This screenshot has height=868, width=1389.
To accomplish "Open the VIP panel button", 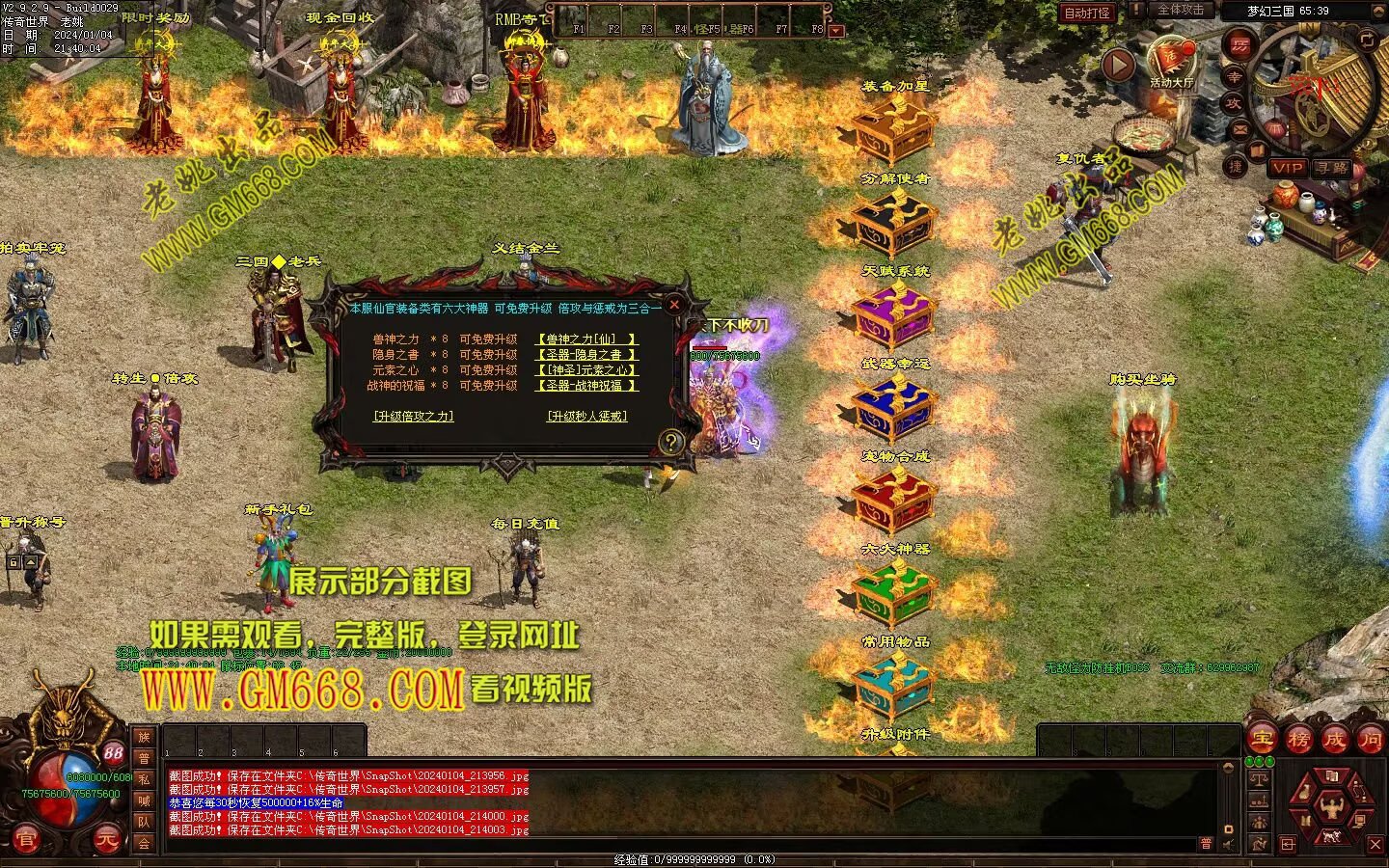I will point(1287,168).
